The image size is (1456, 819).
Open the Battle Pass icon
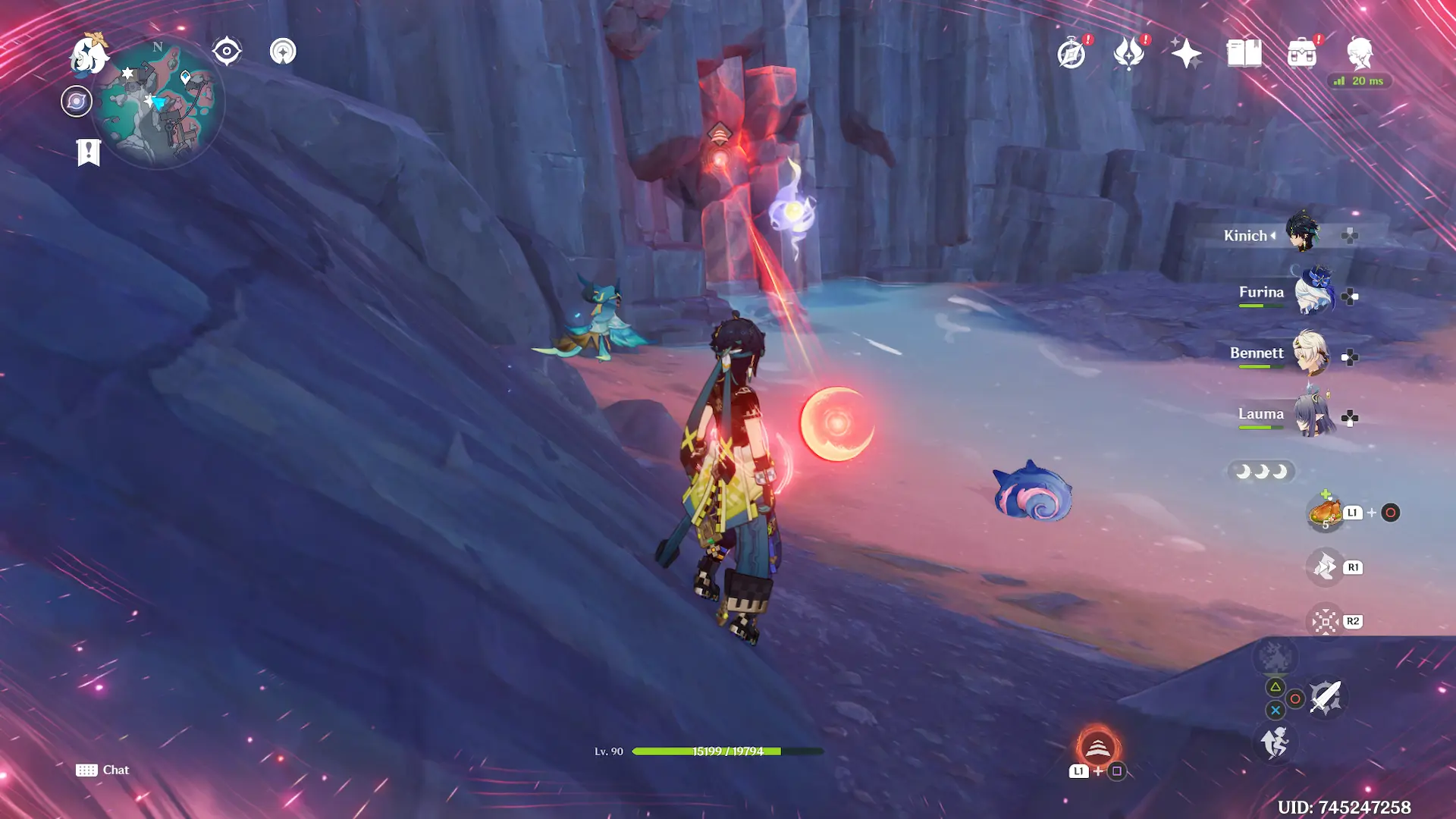(x=1129, y=54)
